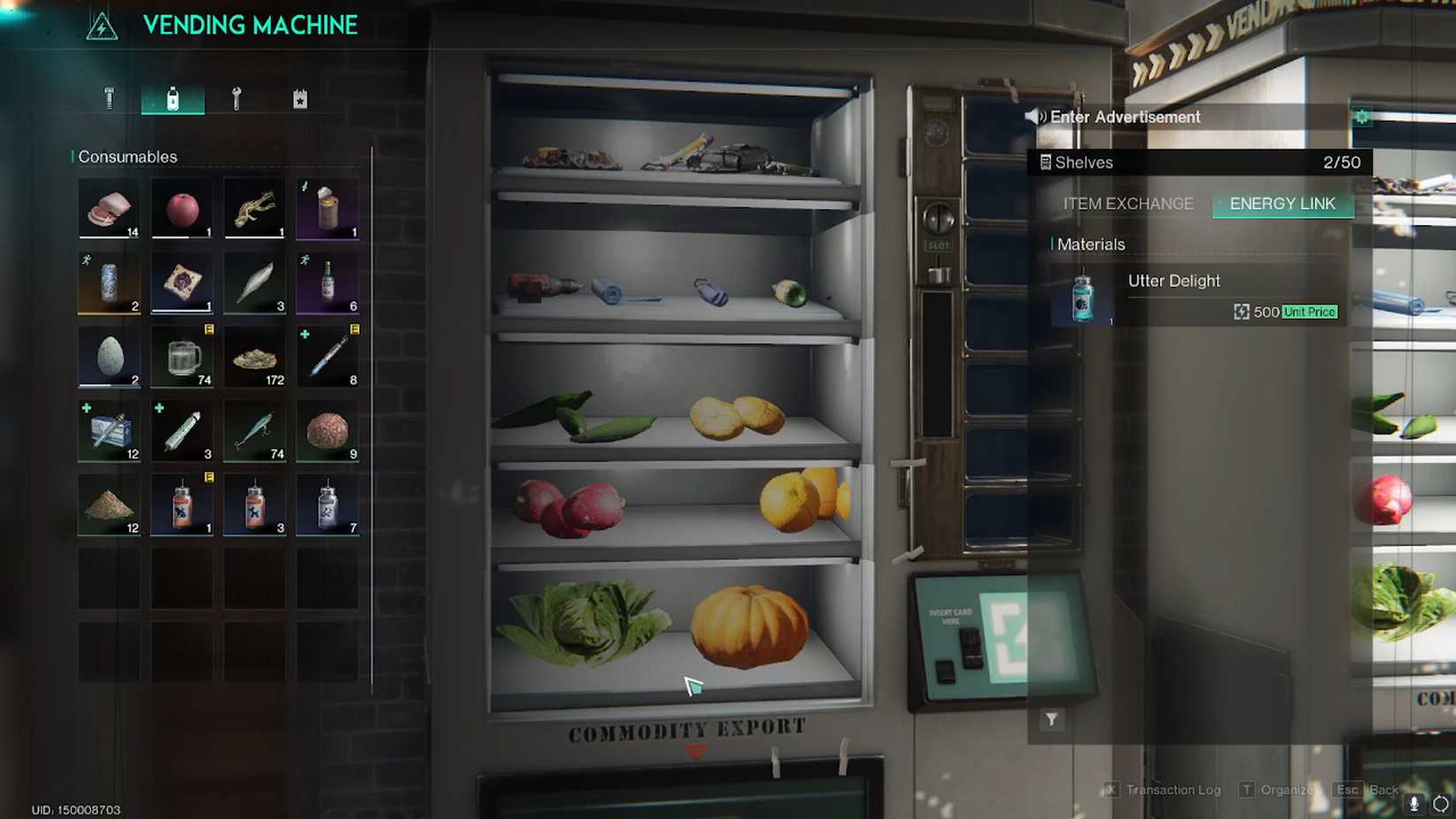
Task: Select the red apple consumable
Action: (x=181, y=207)
